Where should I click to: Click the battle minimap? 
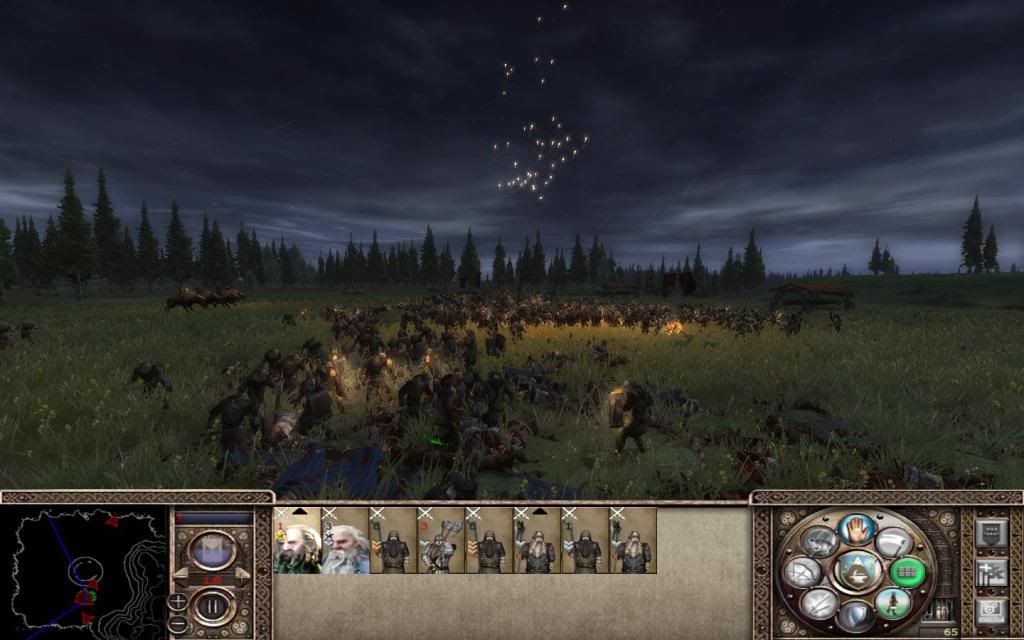(x=84, y=565)
